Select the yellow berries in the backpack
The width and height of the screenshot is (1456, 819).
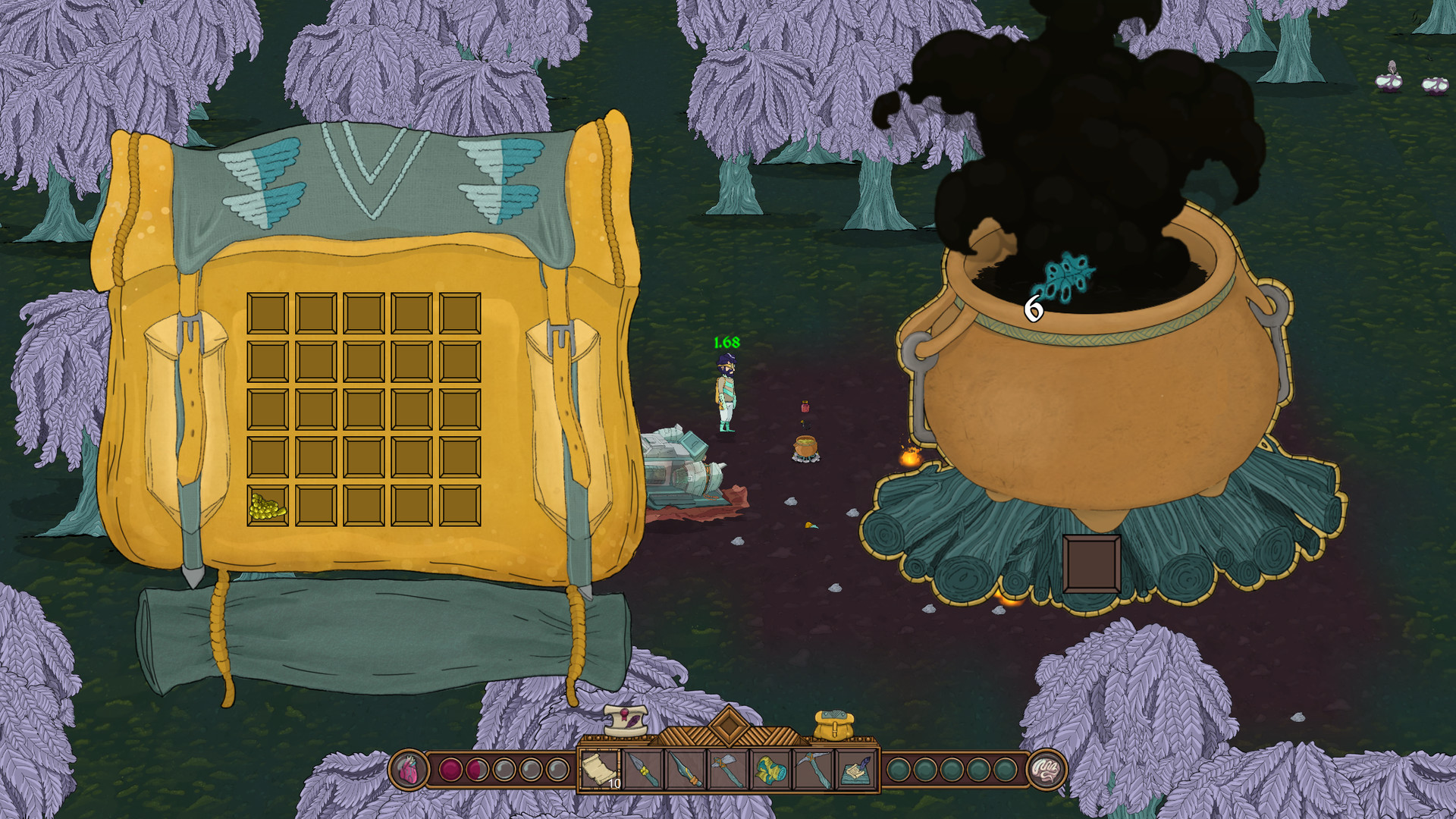268,506
